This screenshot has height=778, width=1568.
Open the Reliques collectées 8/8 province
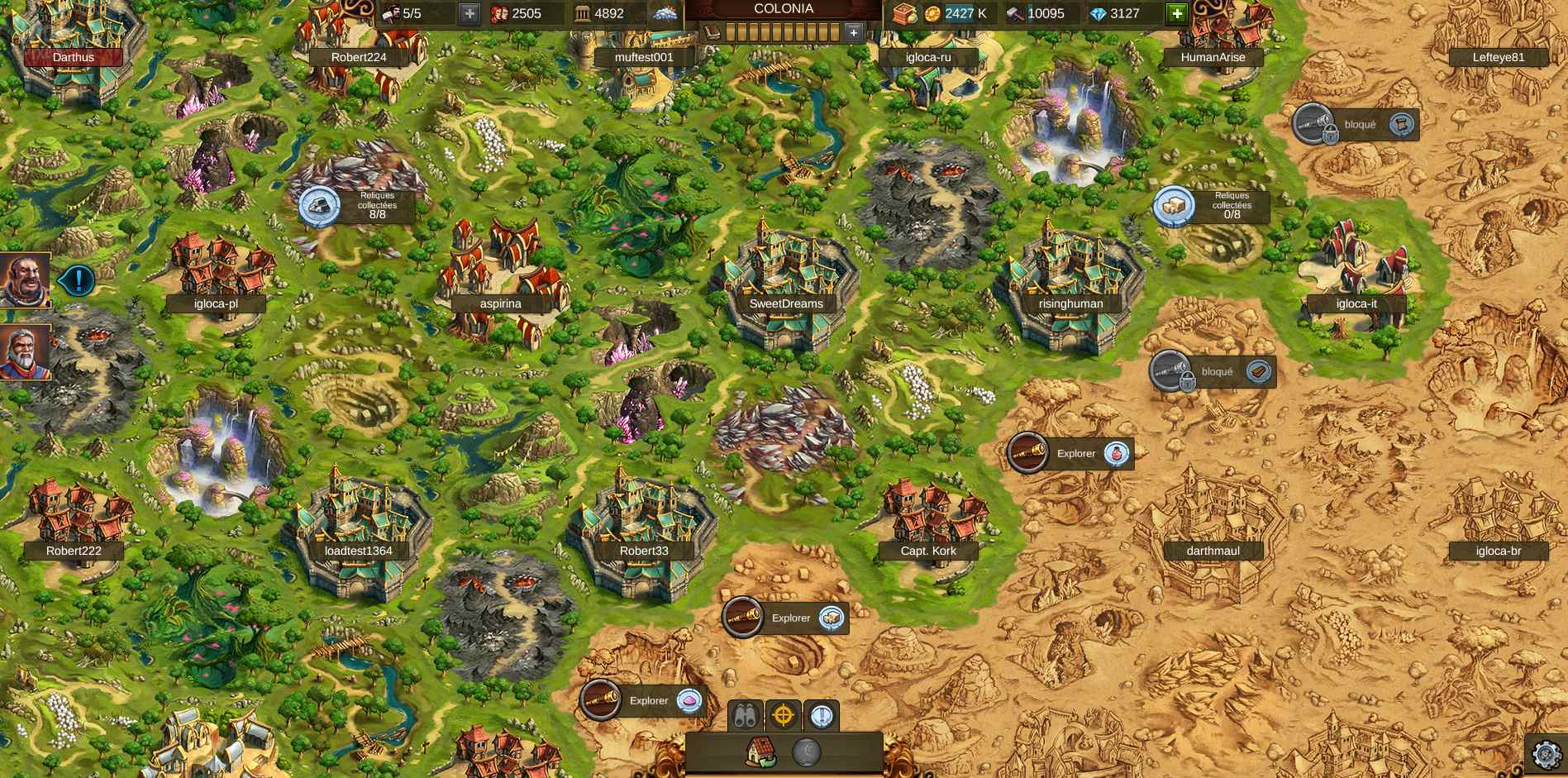(x=319, y=206)
